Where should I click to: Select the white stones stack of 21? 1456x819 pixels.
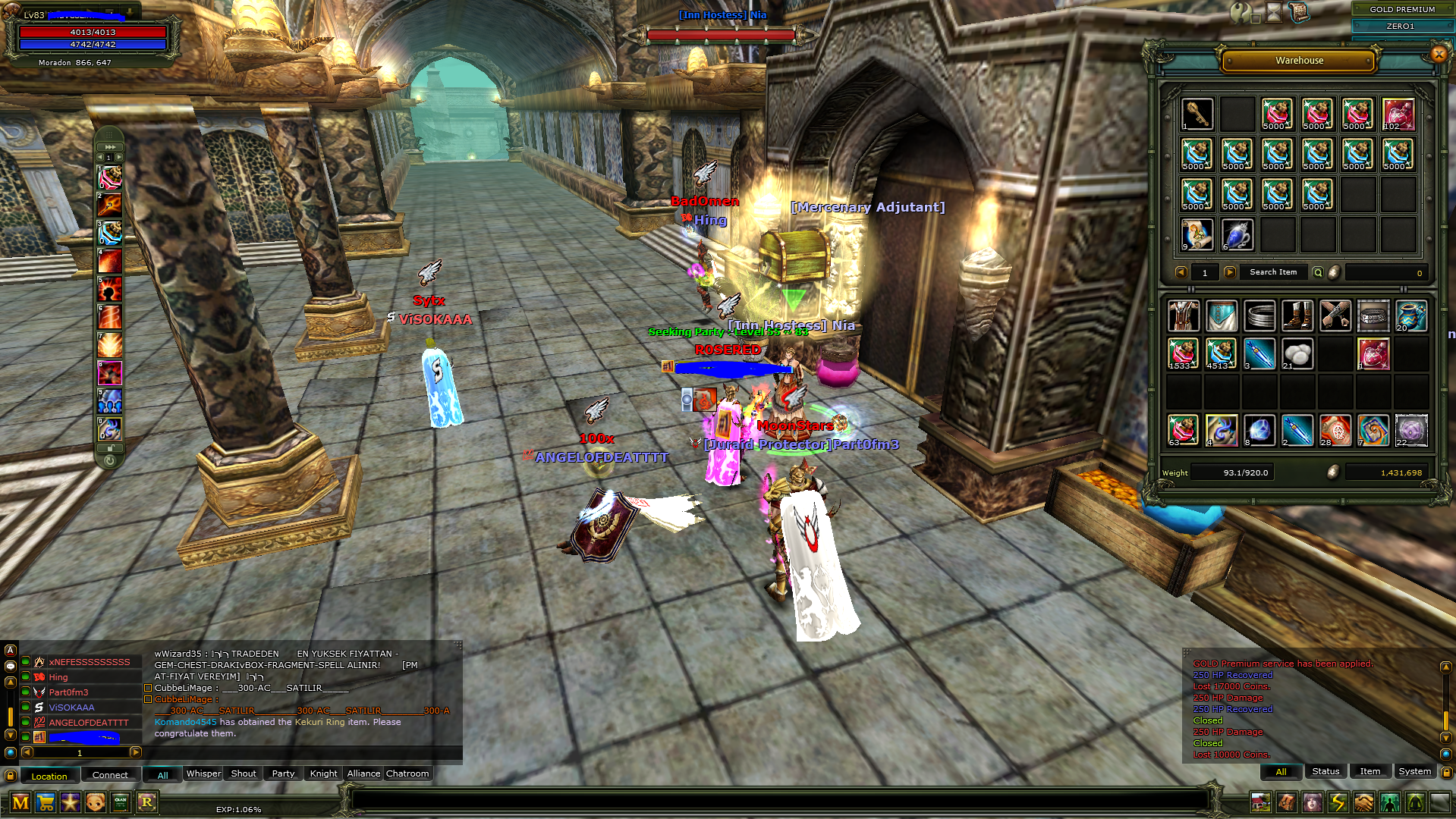pyautogui.click(x=1297, y=354)
